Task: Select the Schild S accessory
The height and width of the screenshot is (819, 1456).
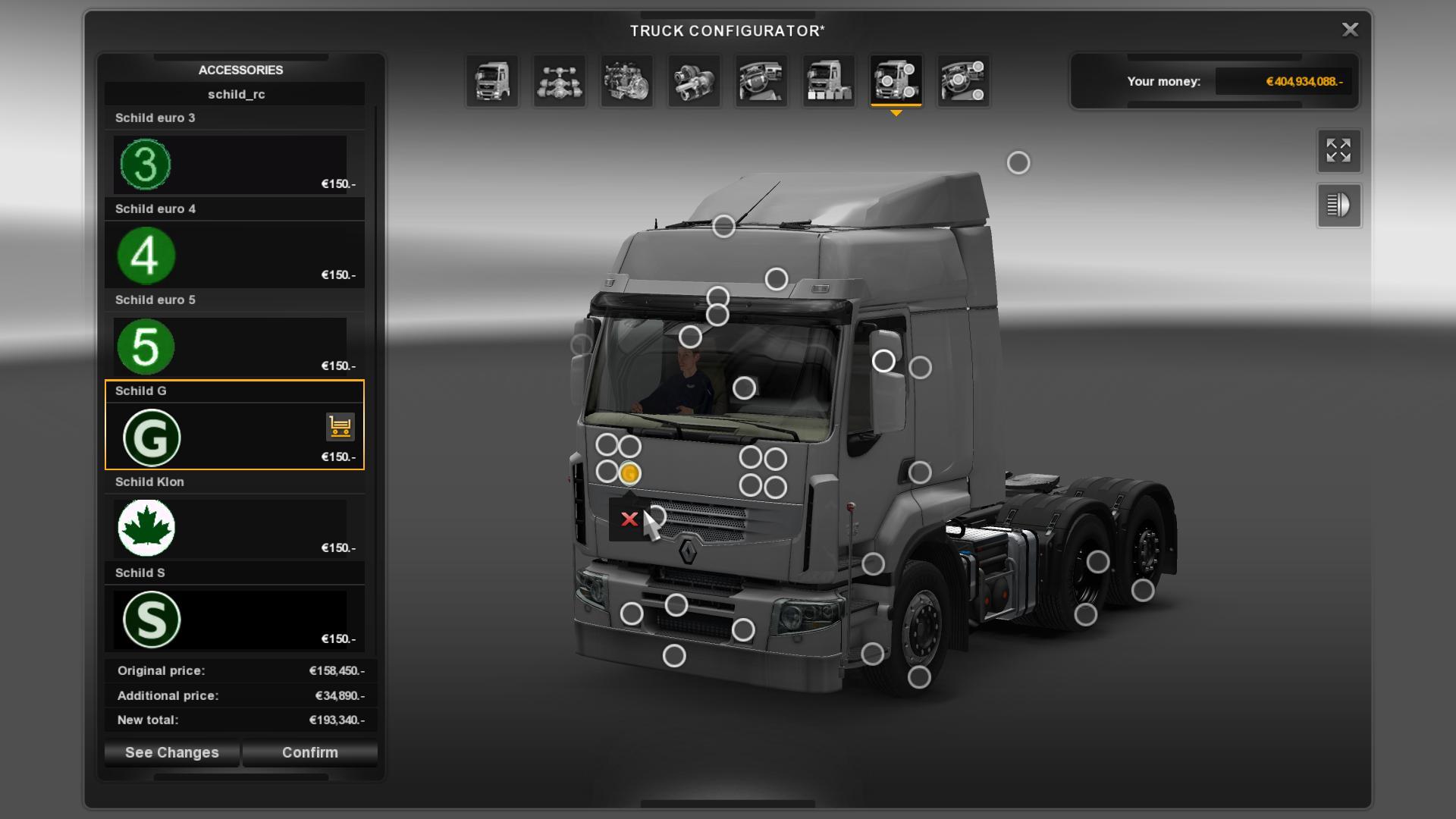Action: coord(234,619)
